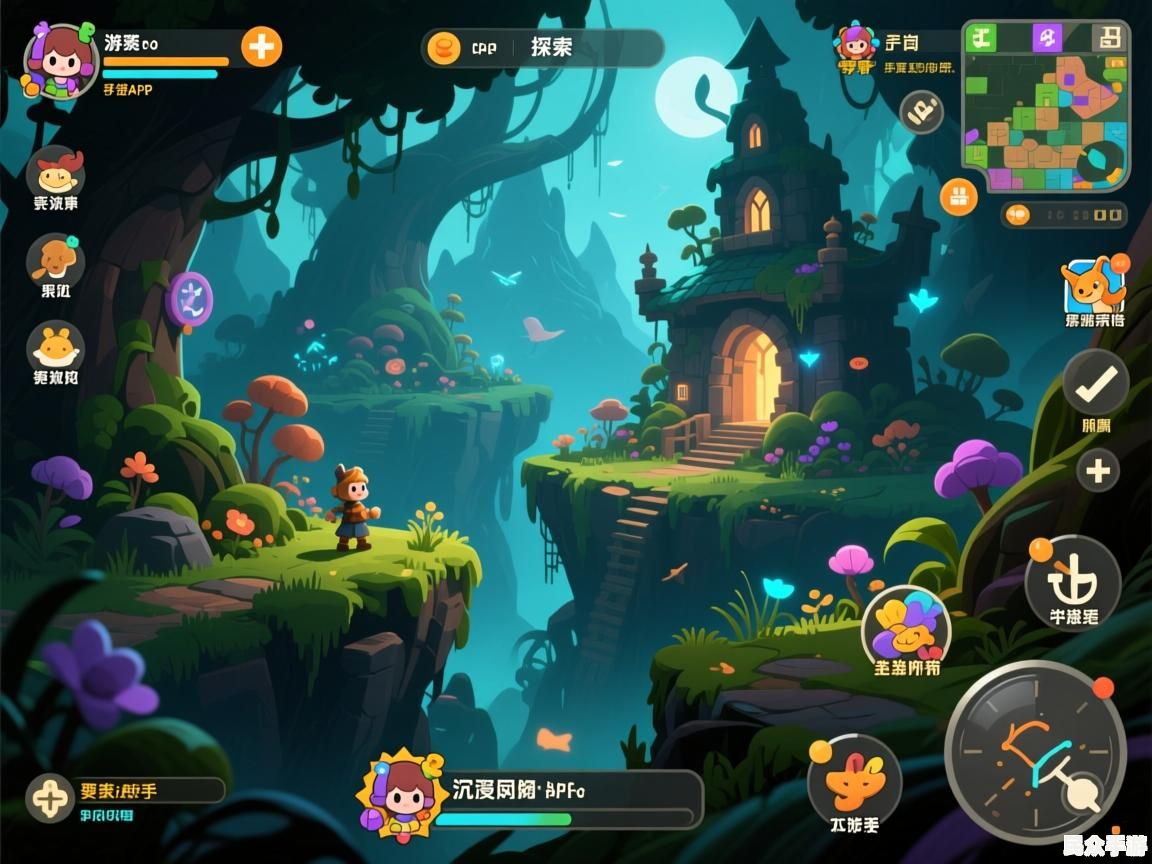Choose the yellow creature icon in sidebar
The image size is (1152, 864).
[x=55, y=347]
